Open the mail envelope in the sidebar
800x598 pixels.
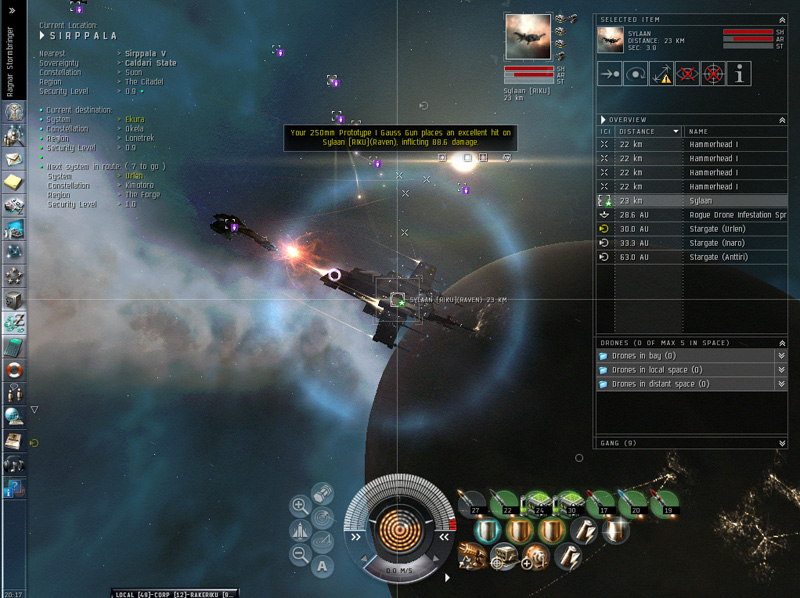pyautogui.click(x=14, y=159)
